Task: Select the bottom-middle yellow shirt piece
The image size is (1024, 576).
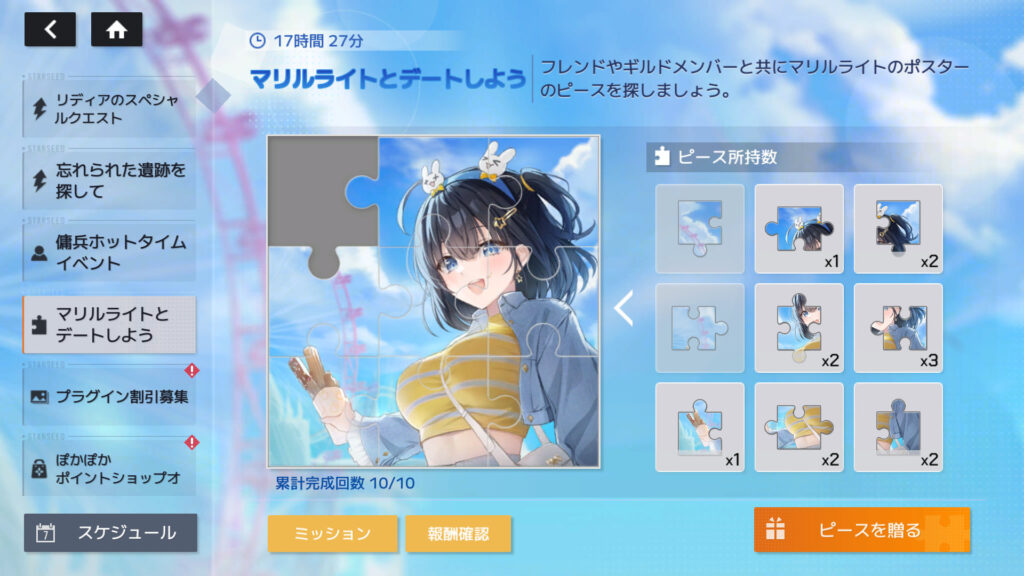Action: [x=799, y=427]
